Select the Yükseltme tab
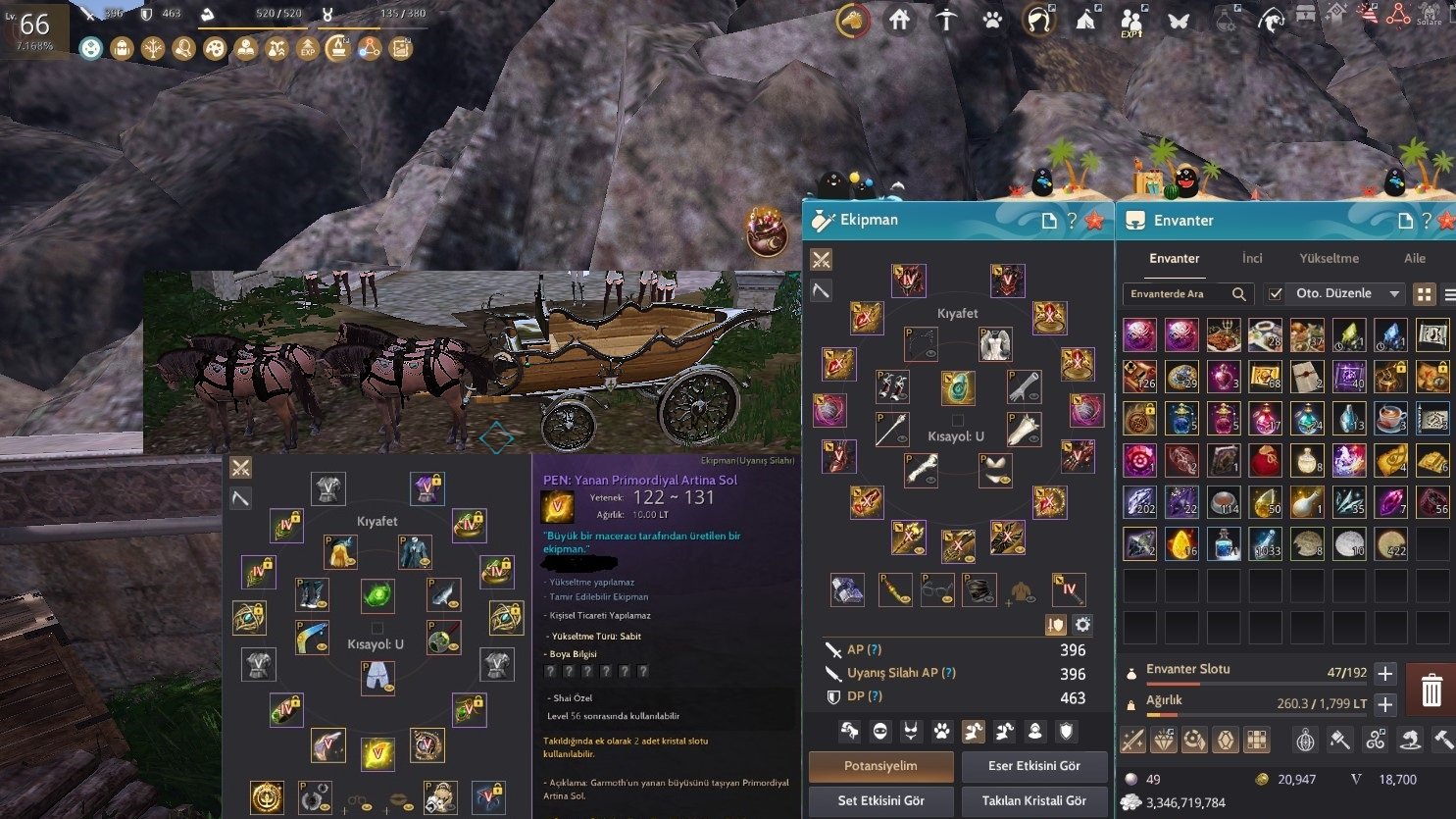The image size is (1456, 819). click(1329, 258)
